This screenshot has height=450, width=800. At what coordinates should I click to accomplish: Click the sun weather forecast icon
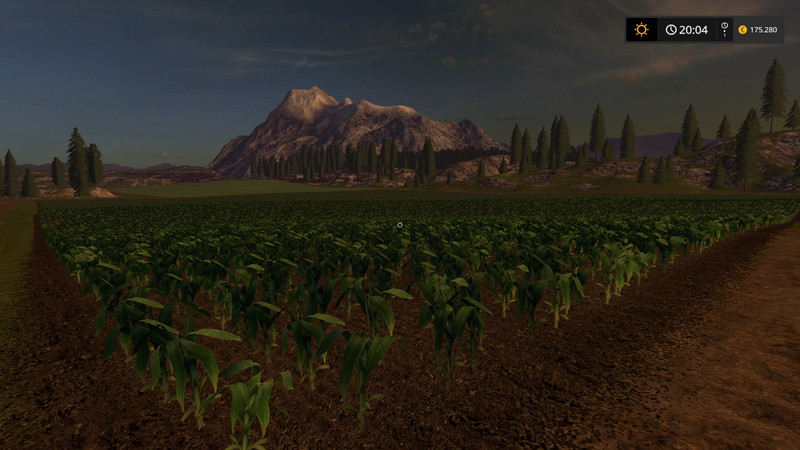641,30
